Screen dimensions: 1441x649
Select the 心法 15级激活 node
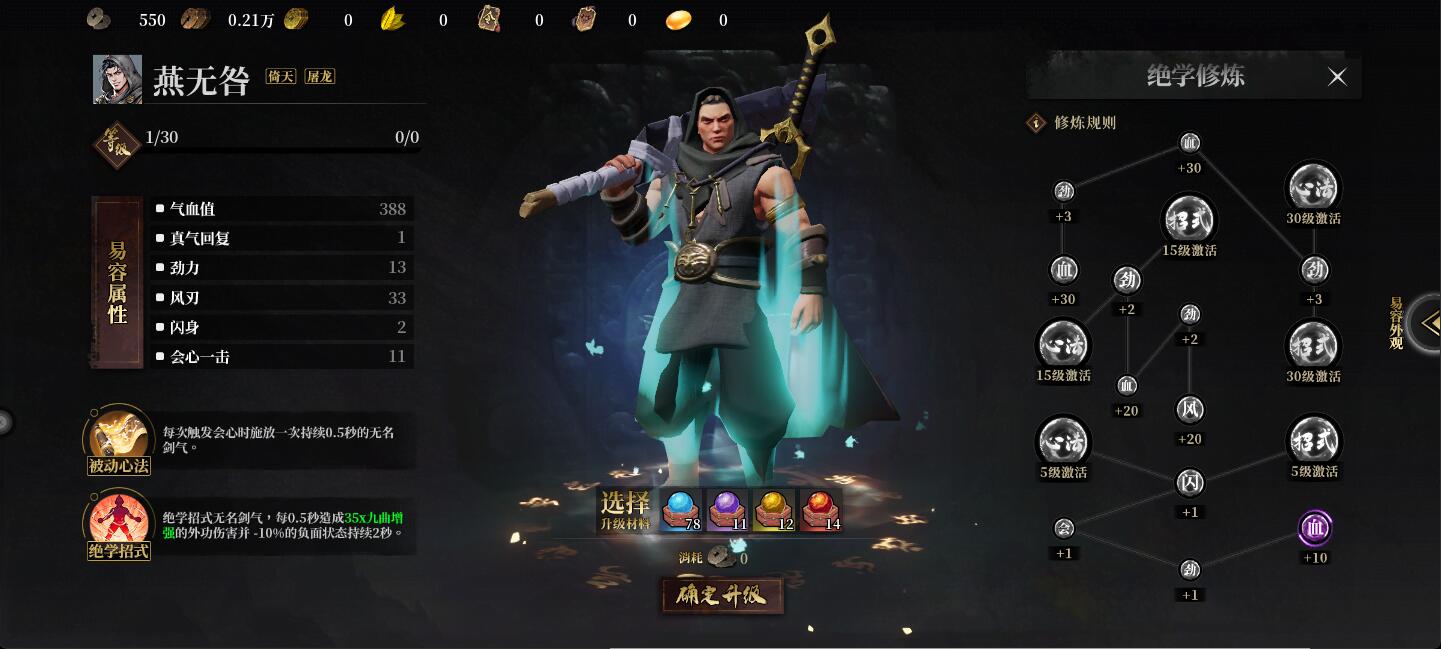coord(1063,345)
